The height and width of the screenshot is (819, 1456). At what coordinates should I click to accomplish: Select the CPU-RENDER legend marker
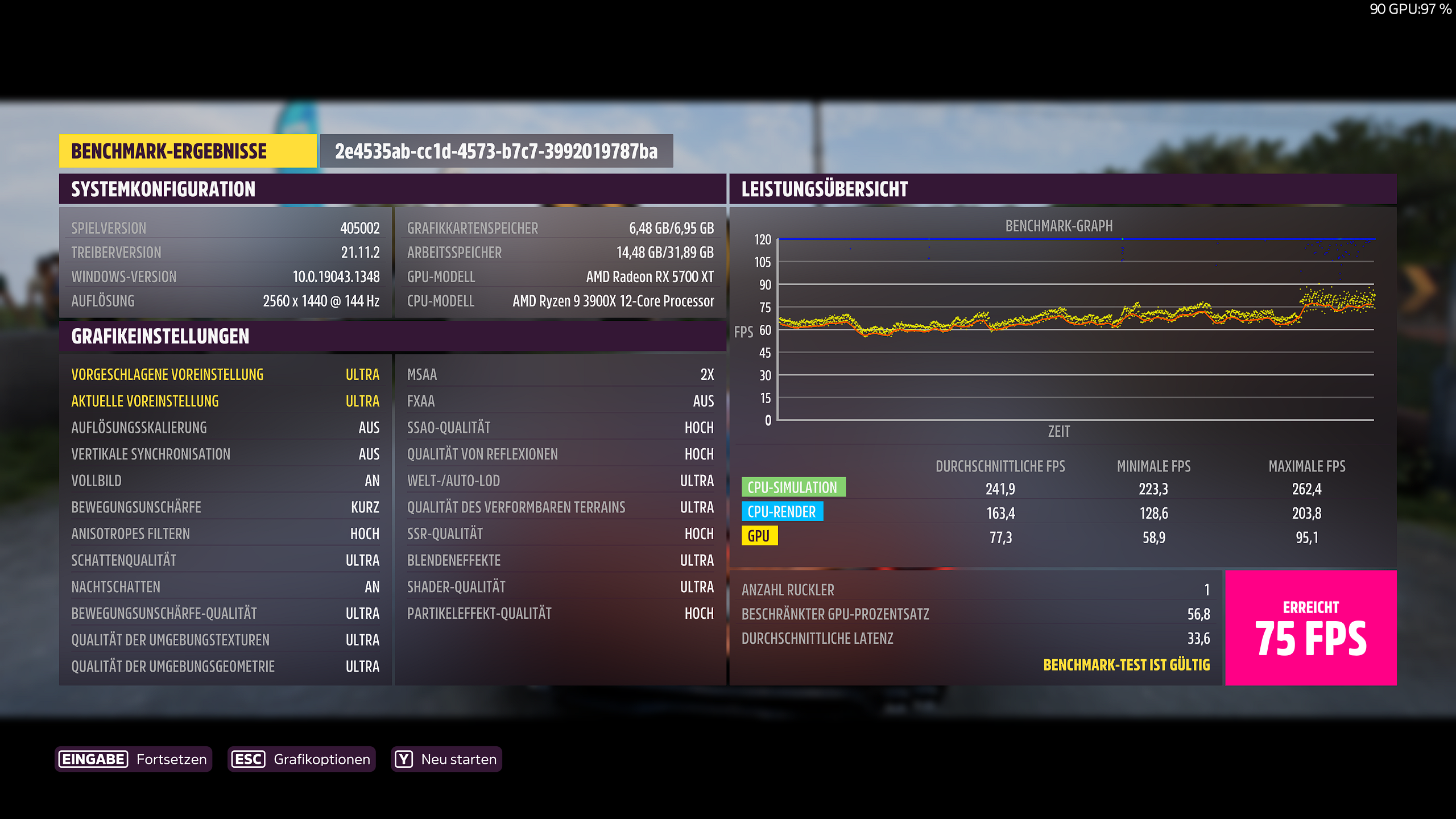tap(783, 512)
